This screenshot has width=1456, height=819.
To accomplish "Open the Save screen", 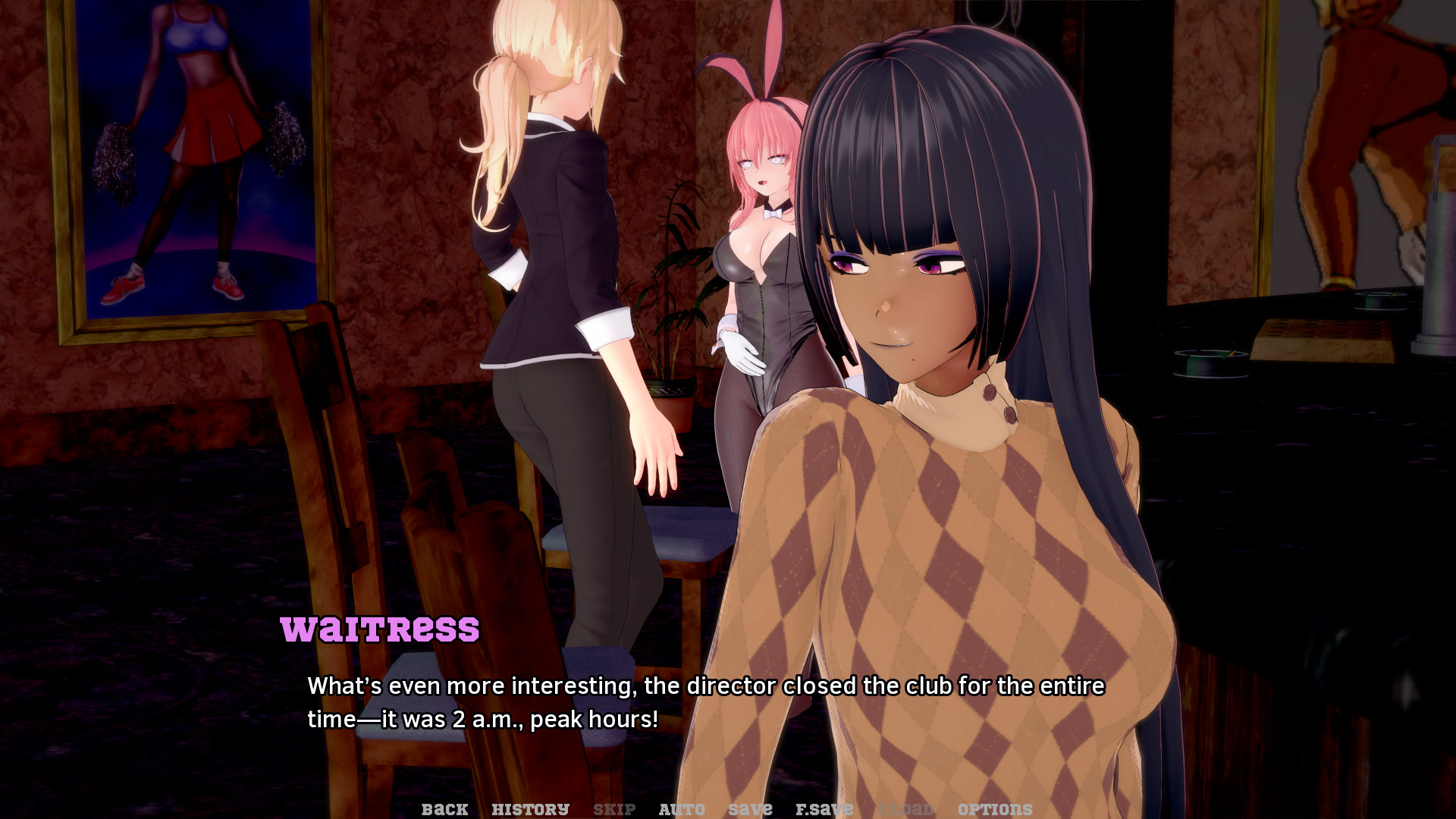I will tap(749, 808).
